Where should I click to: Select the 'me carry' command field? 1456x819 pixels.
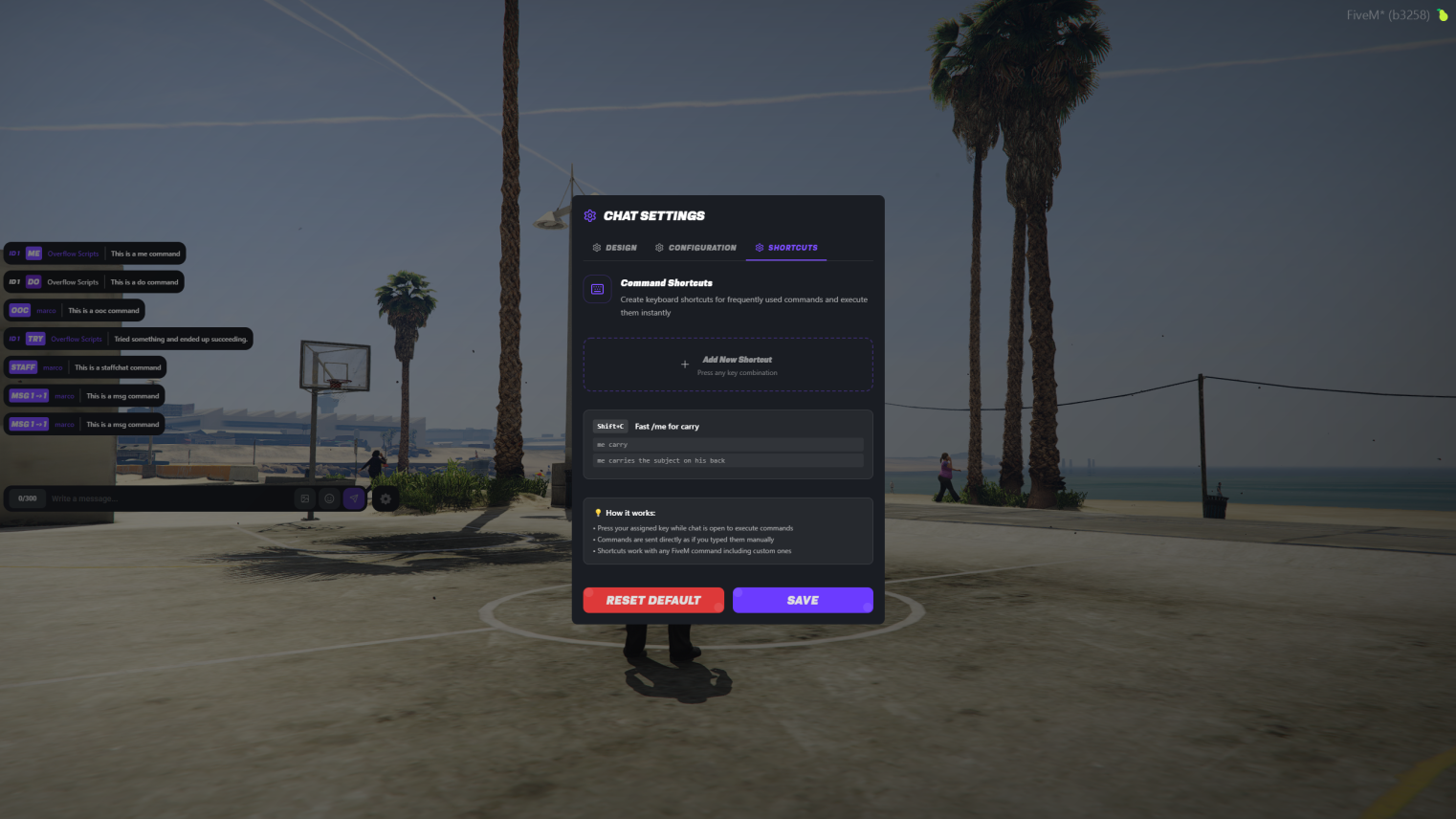coord(728,444)
